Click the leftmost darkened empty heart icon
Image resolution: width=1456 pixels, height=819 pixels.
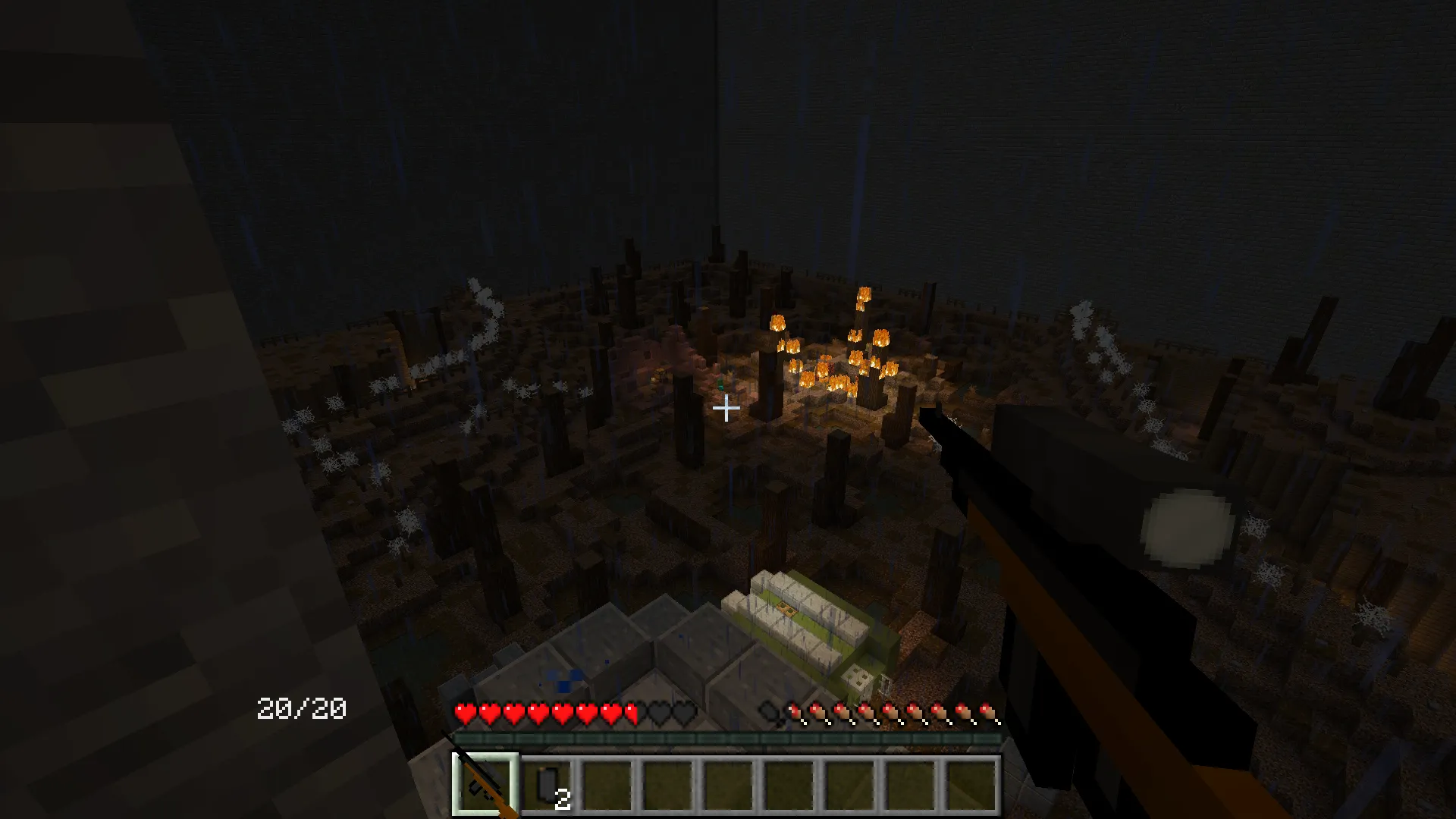(656, 713)
